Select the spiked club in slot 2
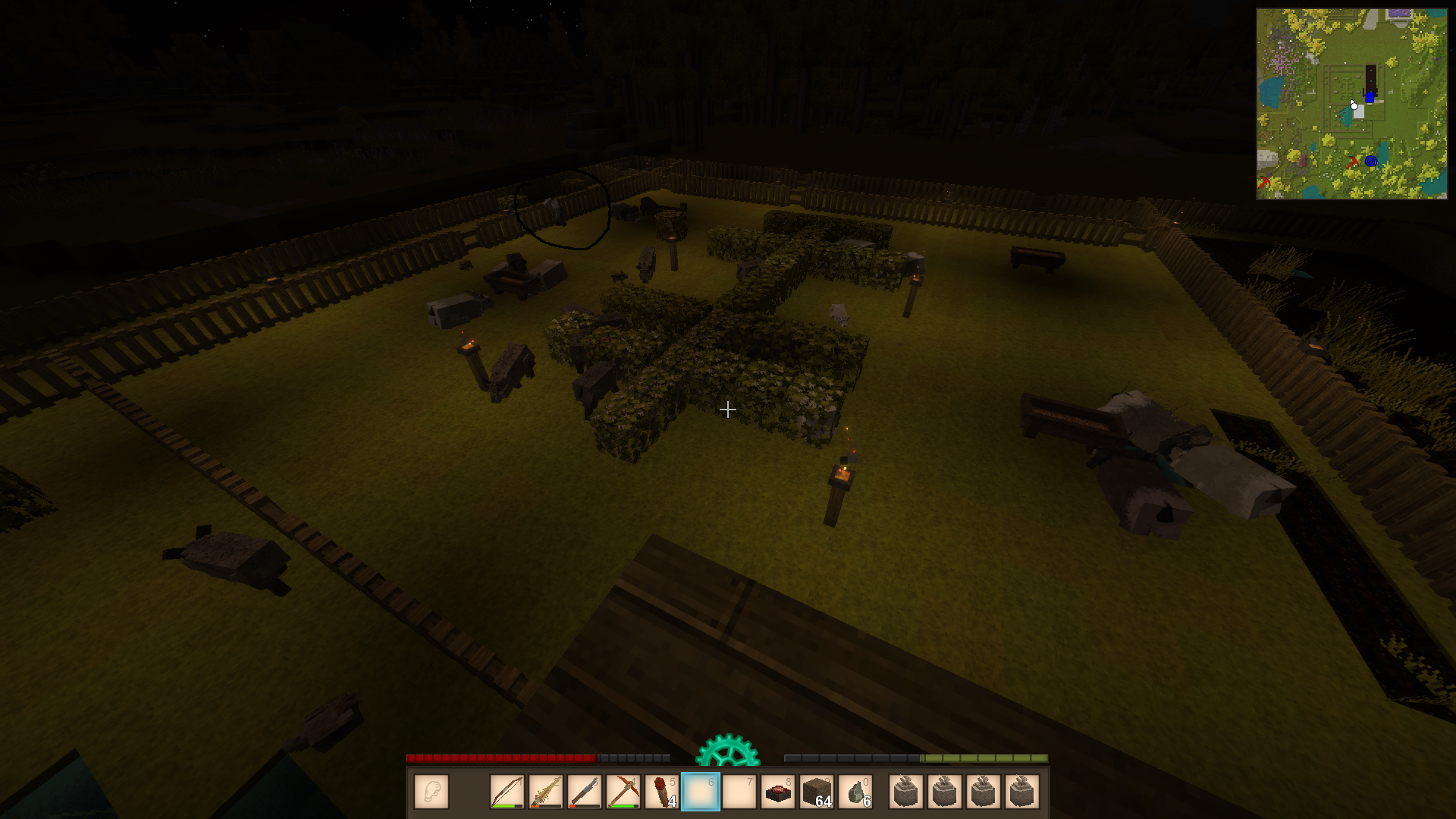Screen dimensions: 1456x819 [x=546, y=792]
